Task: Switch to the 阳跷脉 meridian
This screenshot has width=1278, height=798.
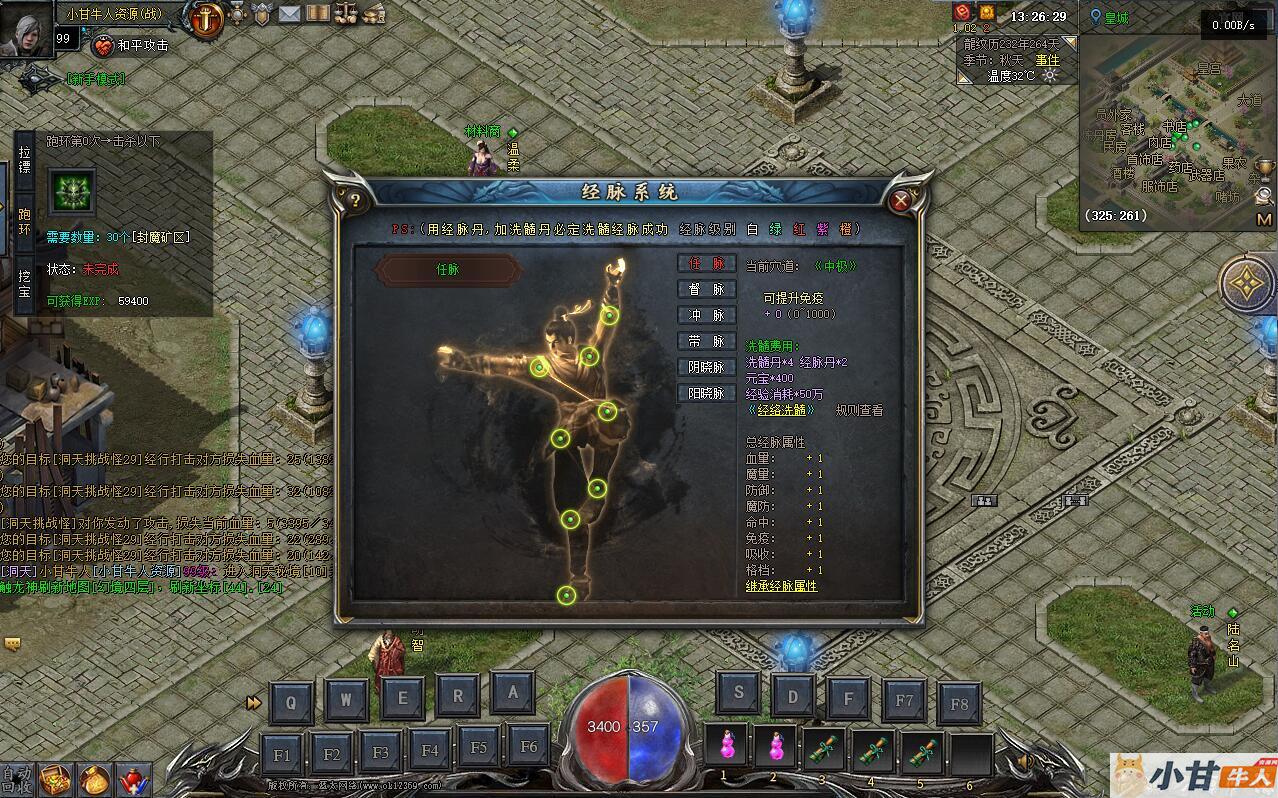Action: (706, 394)
